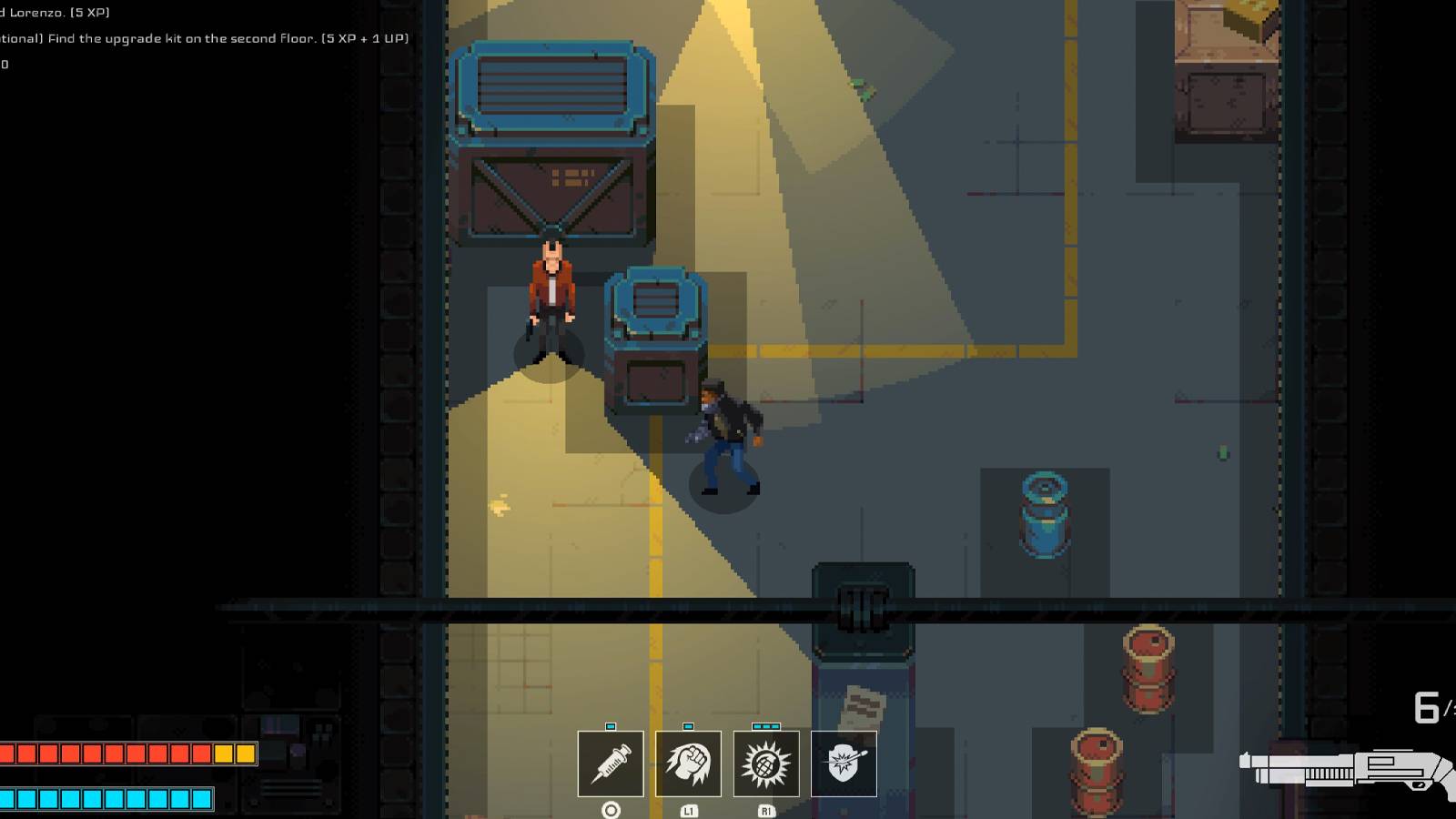This screenshot has width=1456, height=819.
Task: Select the syringe stim ability icon
Action: coord(610,764)
